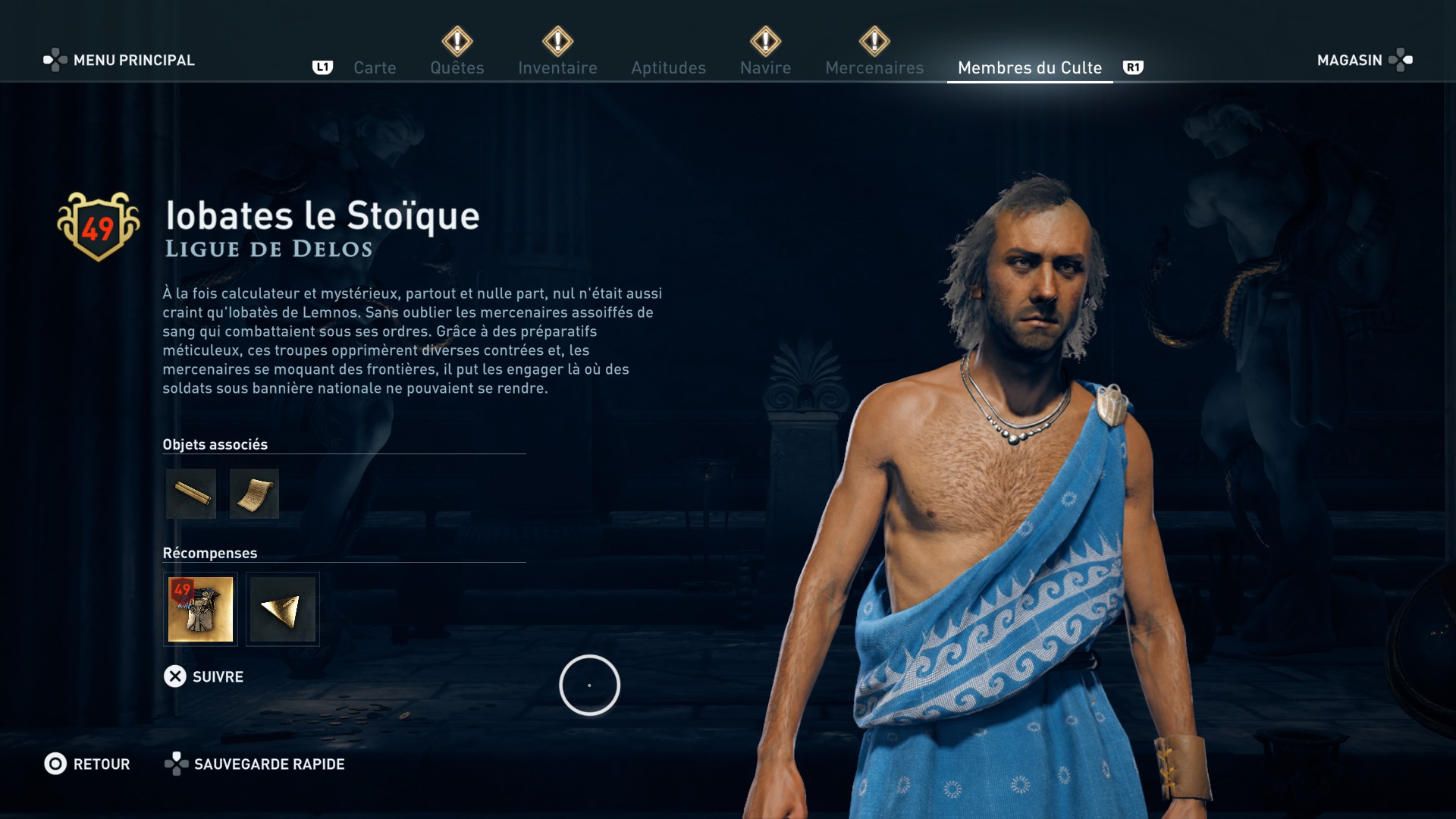
Task: Switch to the Carte tab
Action: pyautogui.click(x=375, y=67)
